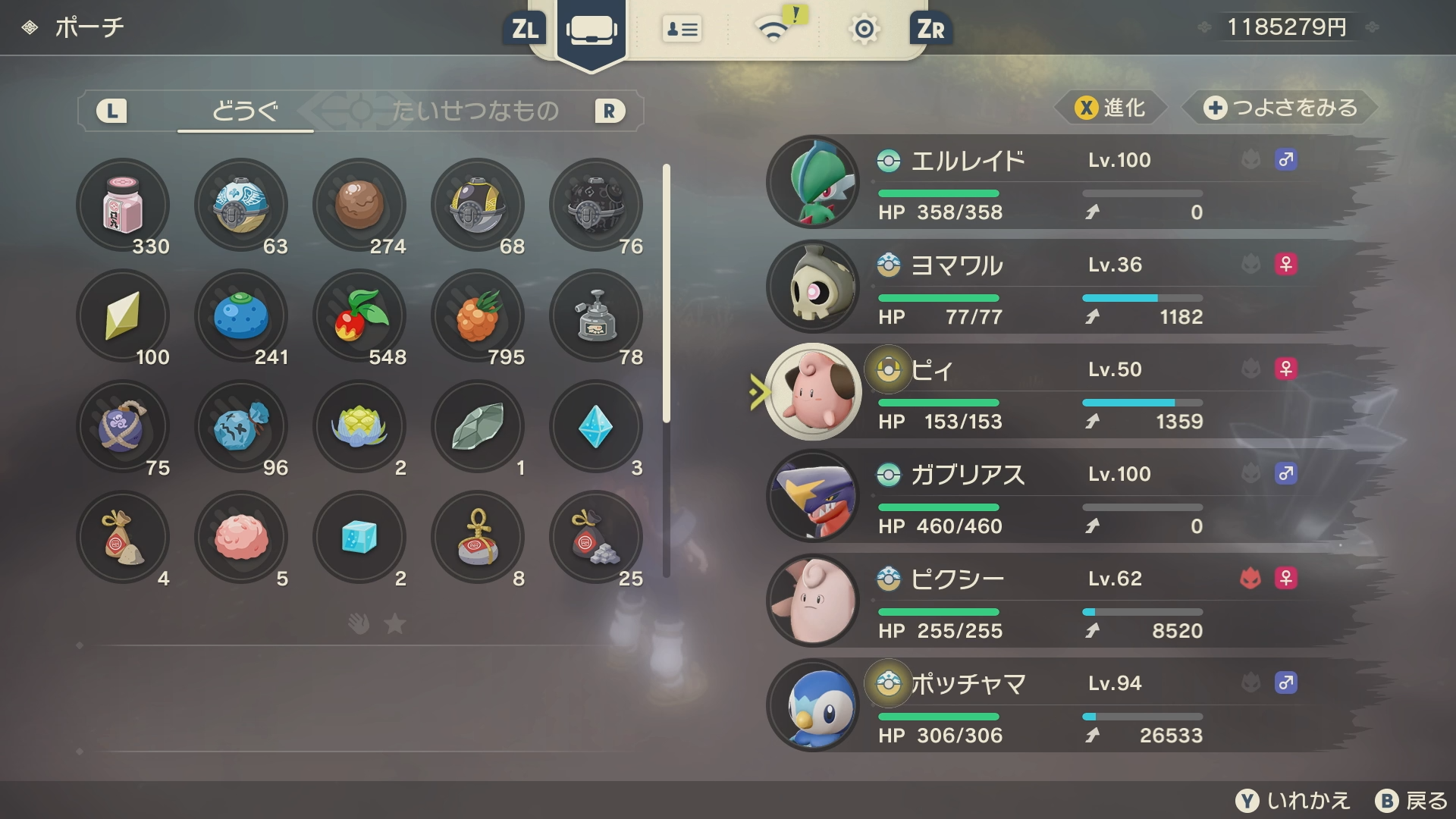Switch to the たいせつなもの tab
The image size is (1456, 819).
[x=475, y=111]
